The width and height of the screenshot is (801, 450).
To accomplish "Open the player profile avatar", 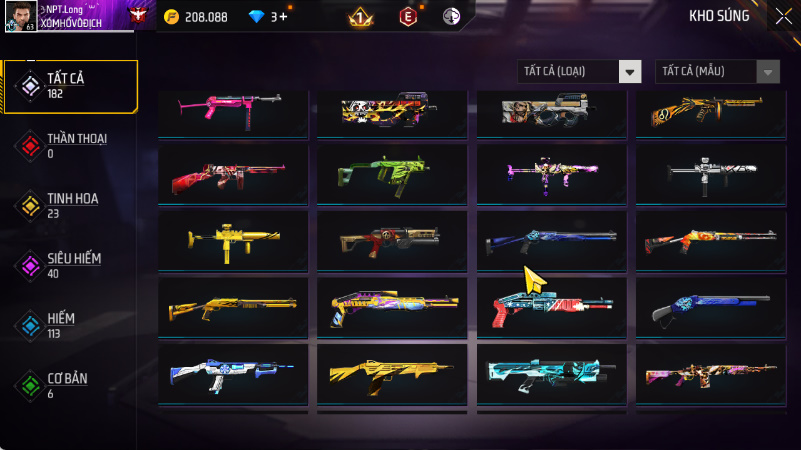I will [20, 16].
